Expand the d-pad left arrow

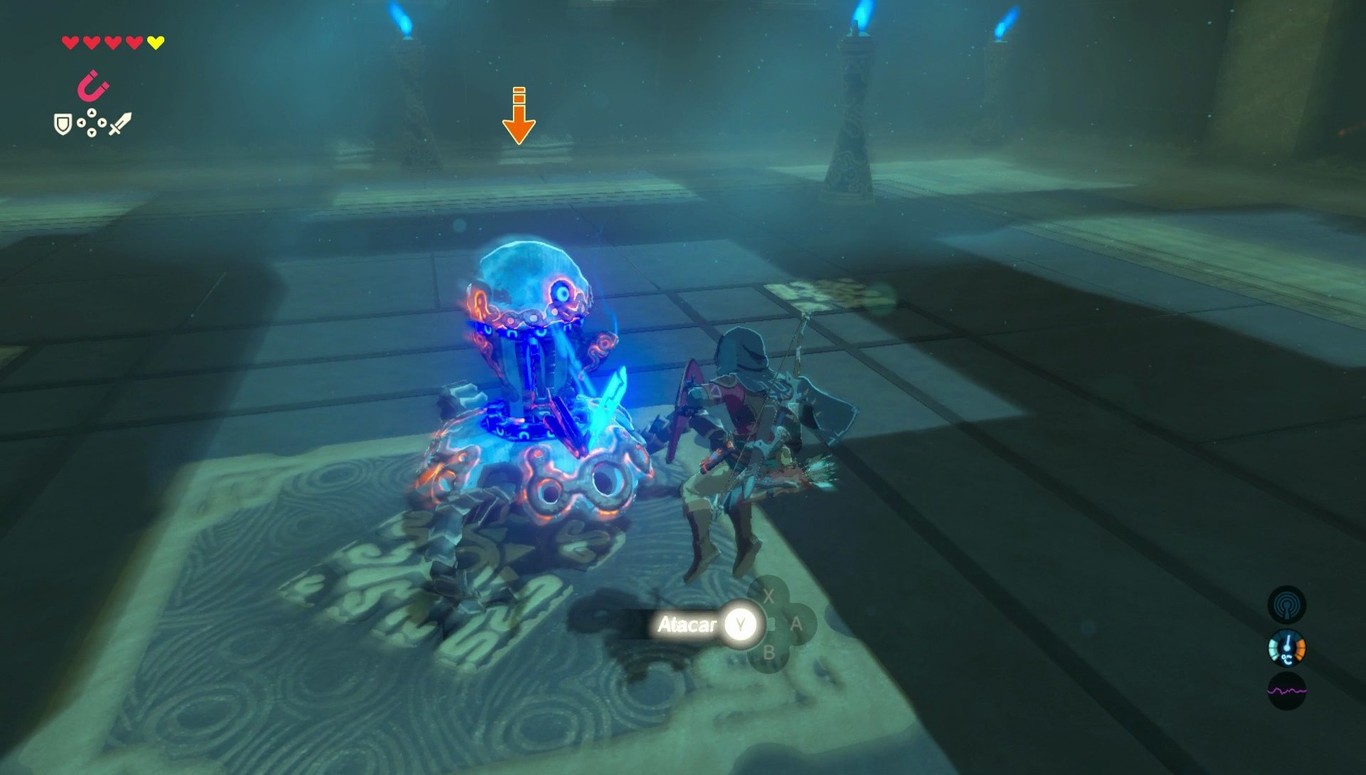[x=81, y=122]
